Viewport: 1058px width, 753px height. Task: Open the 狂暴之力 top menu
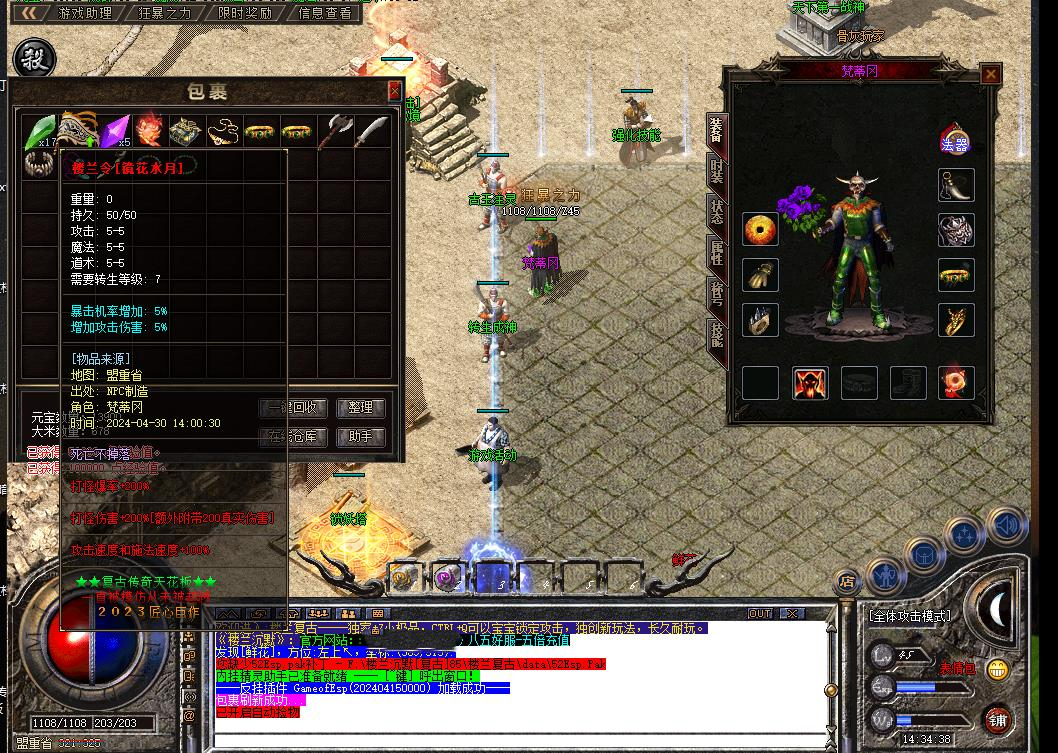point(163,13)
